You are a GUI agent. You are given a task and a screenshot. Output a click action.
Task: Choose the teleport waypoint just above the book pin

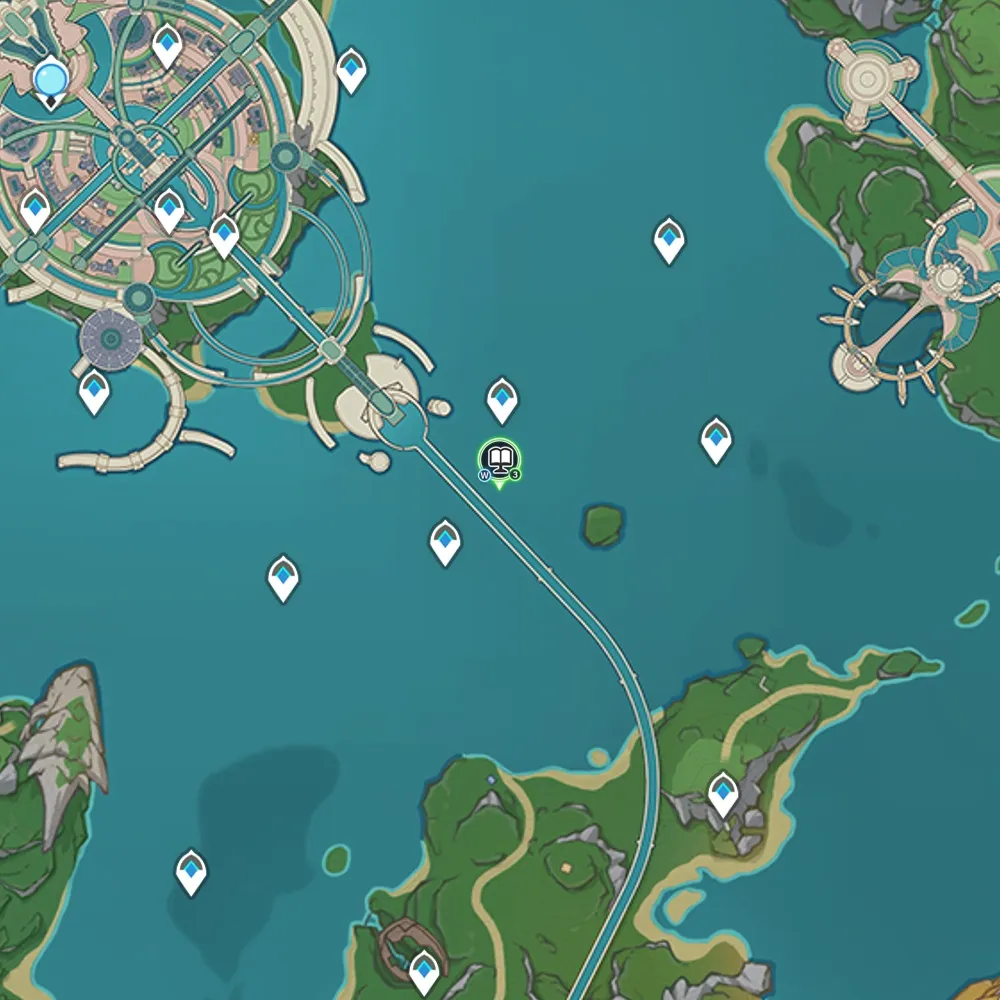pos(502,398)
